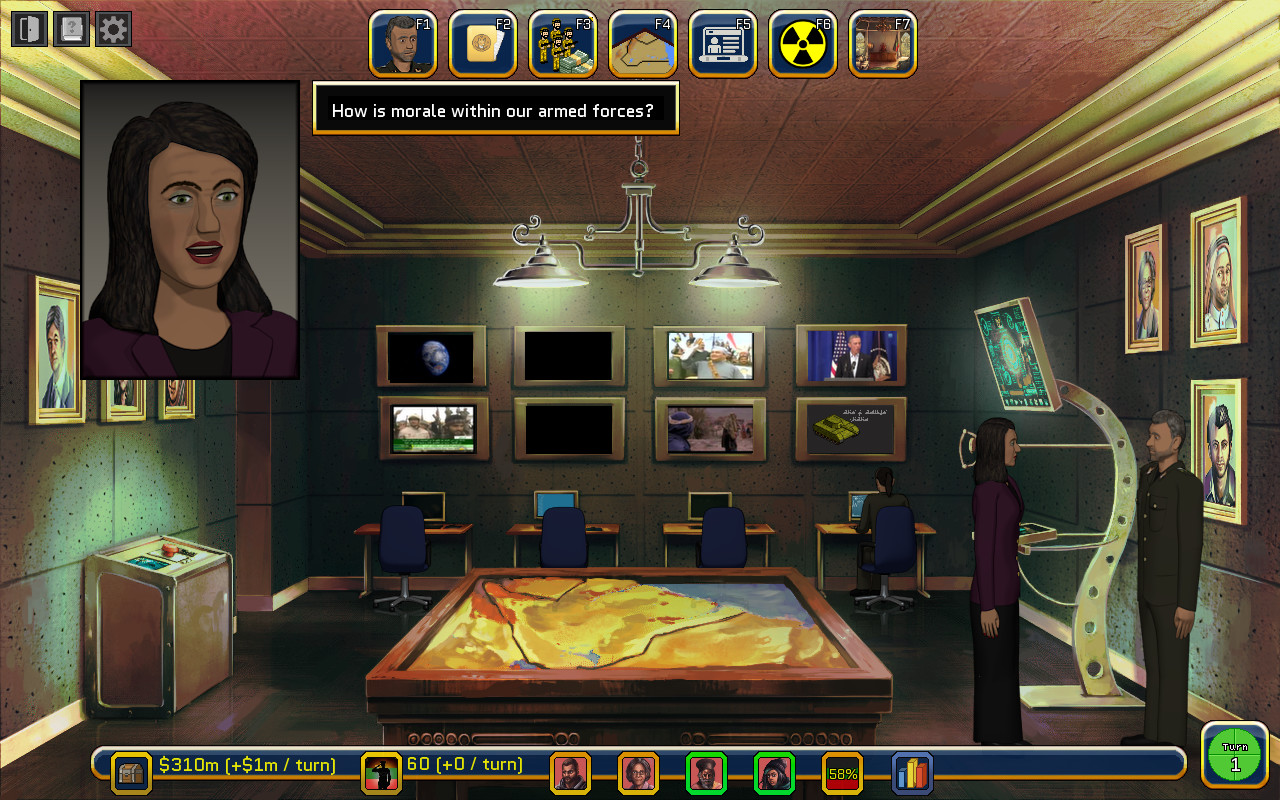Open the F4 country map

642,43
